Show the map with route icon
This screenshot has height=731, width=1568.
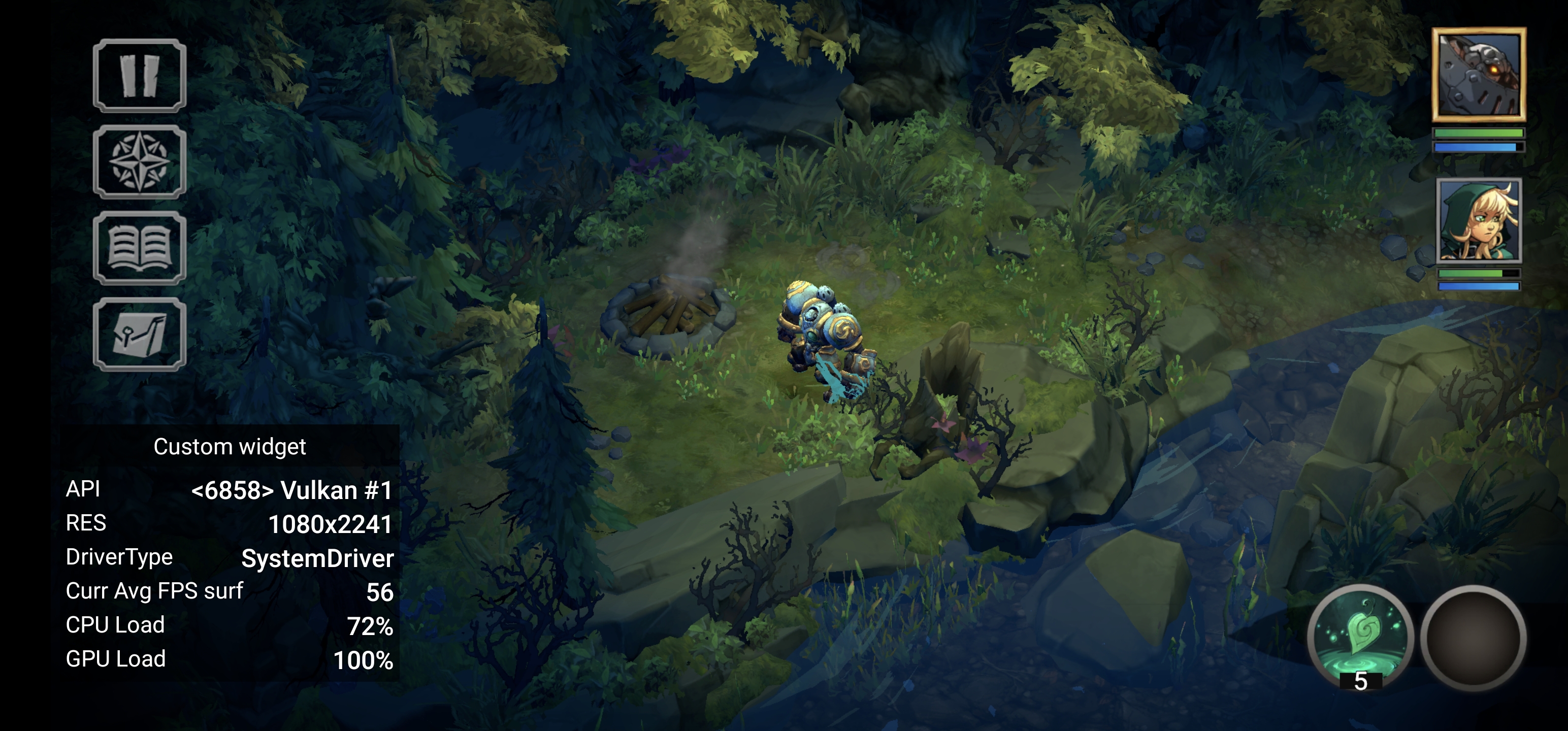[140, 335]
